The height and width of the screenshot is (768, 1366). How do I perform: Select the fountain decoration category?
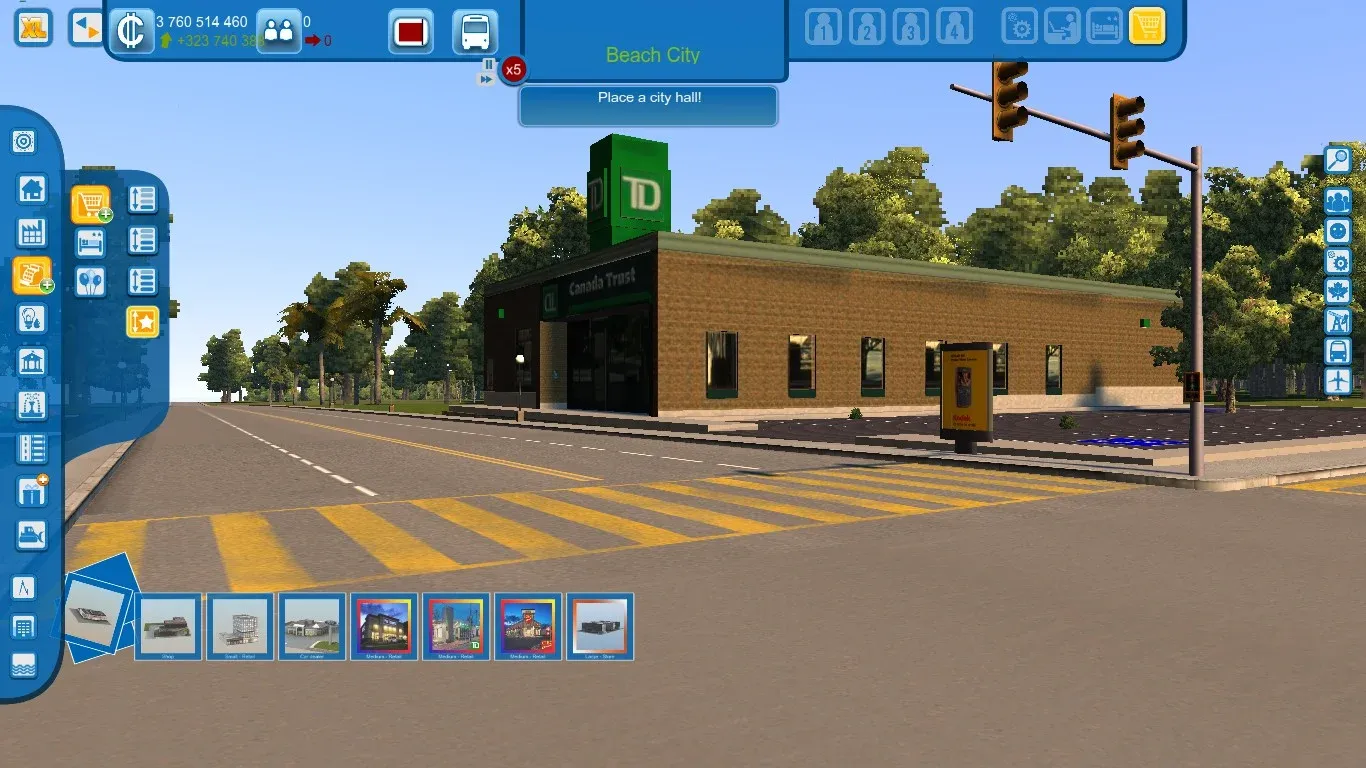click(x=31, y=406)
